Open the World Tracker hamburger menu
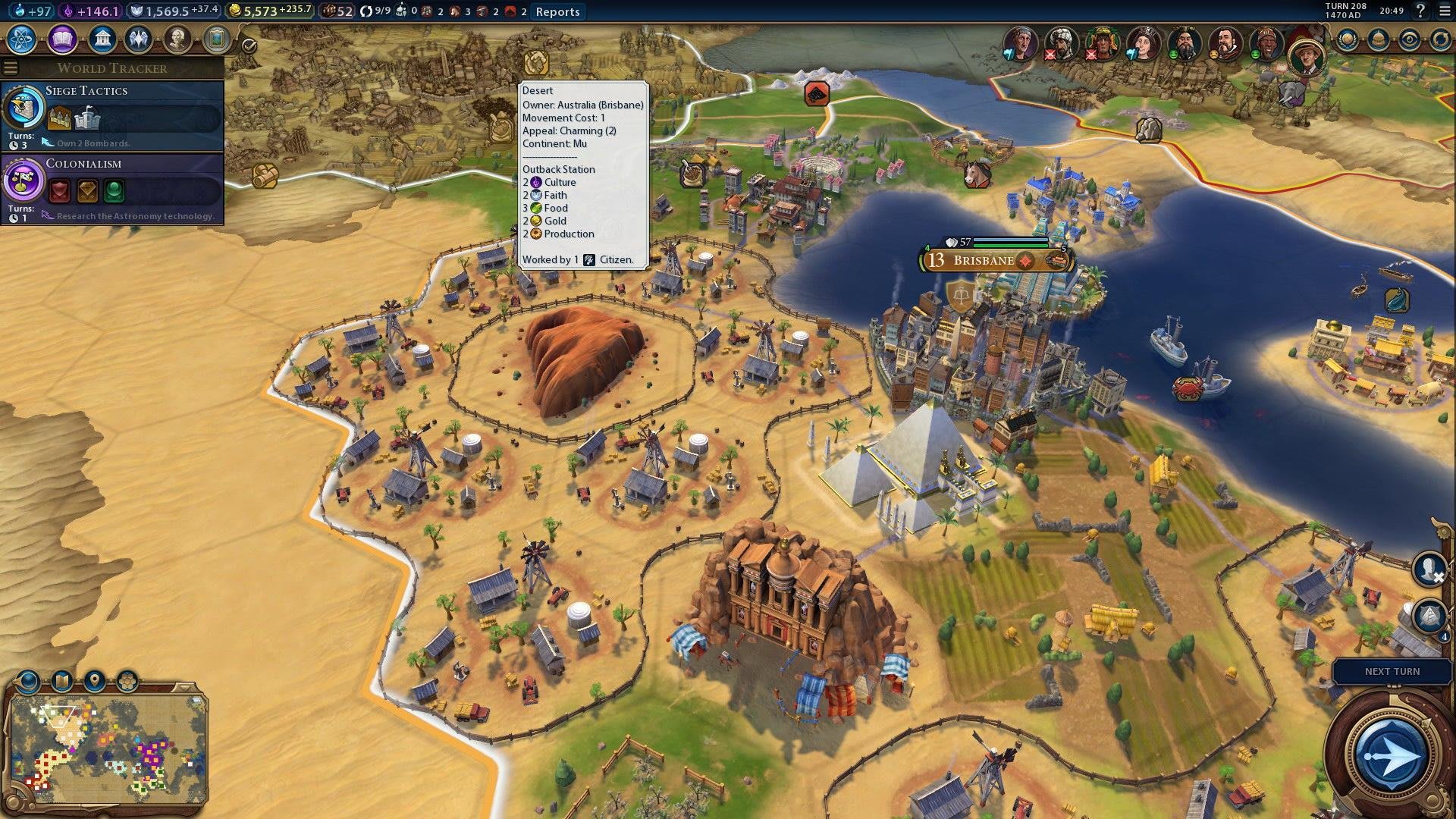 coord(10,68)
